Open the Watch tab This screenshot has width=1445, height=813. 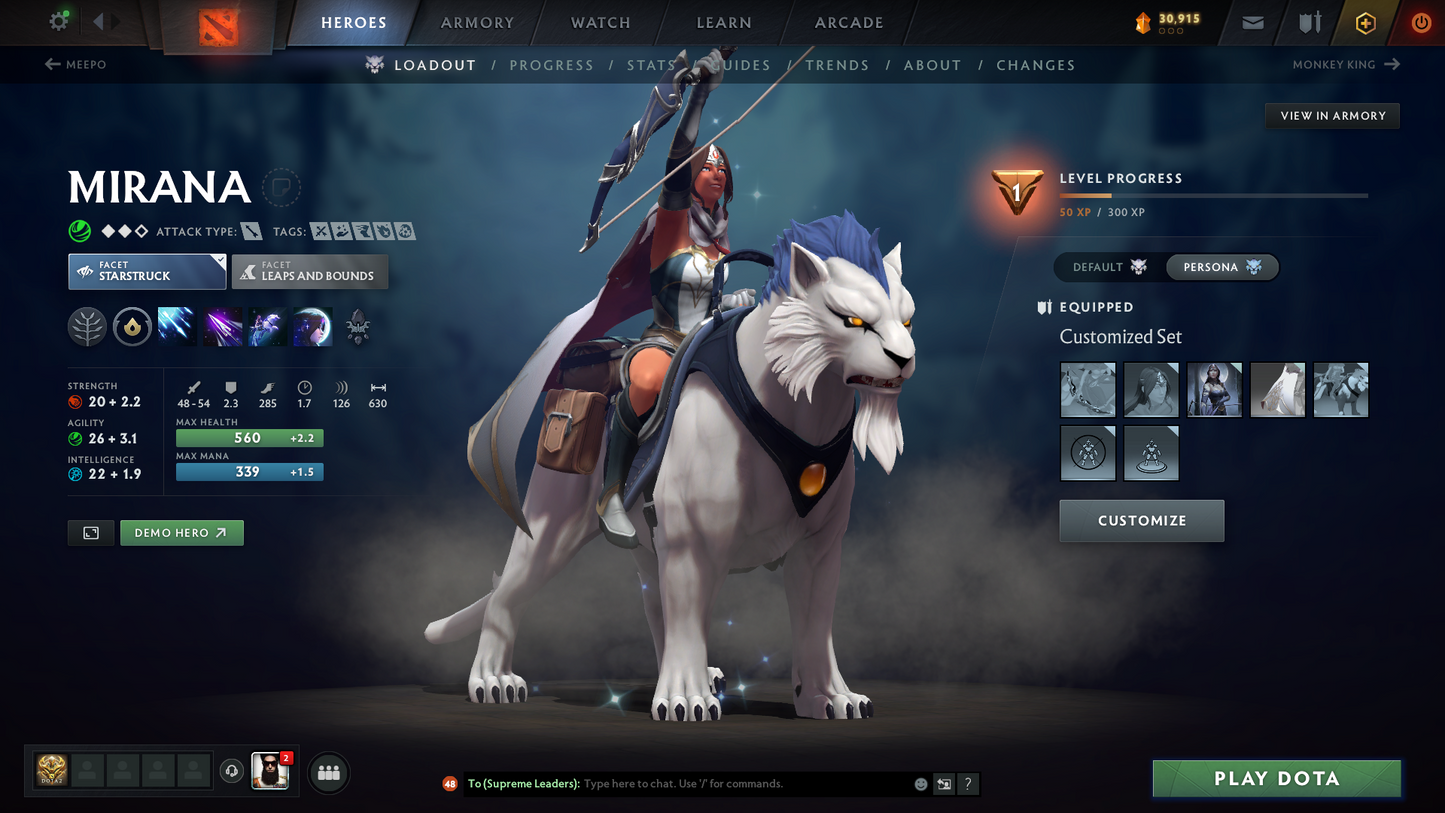600,23
